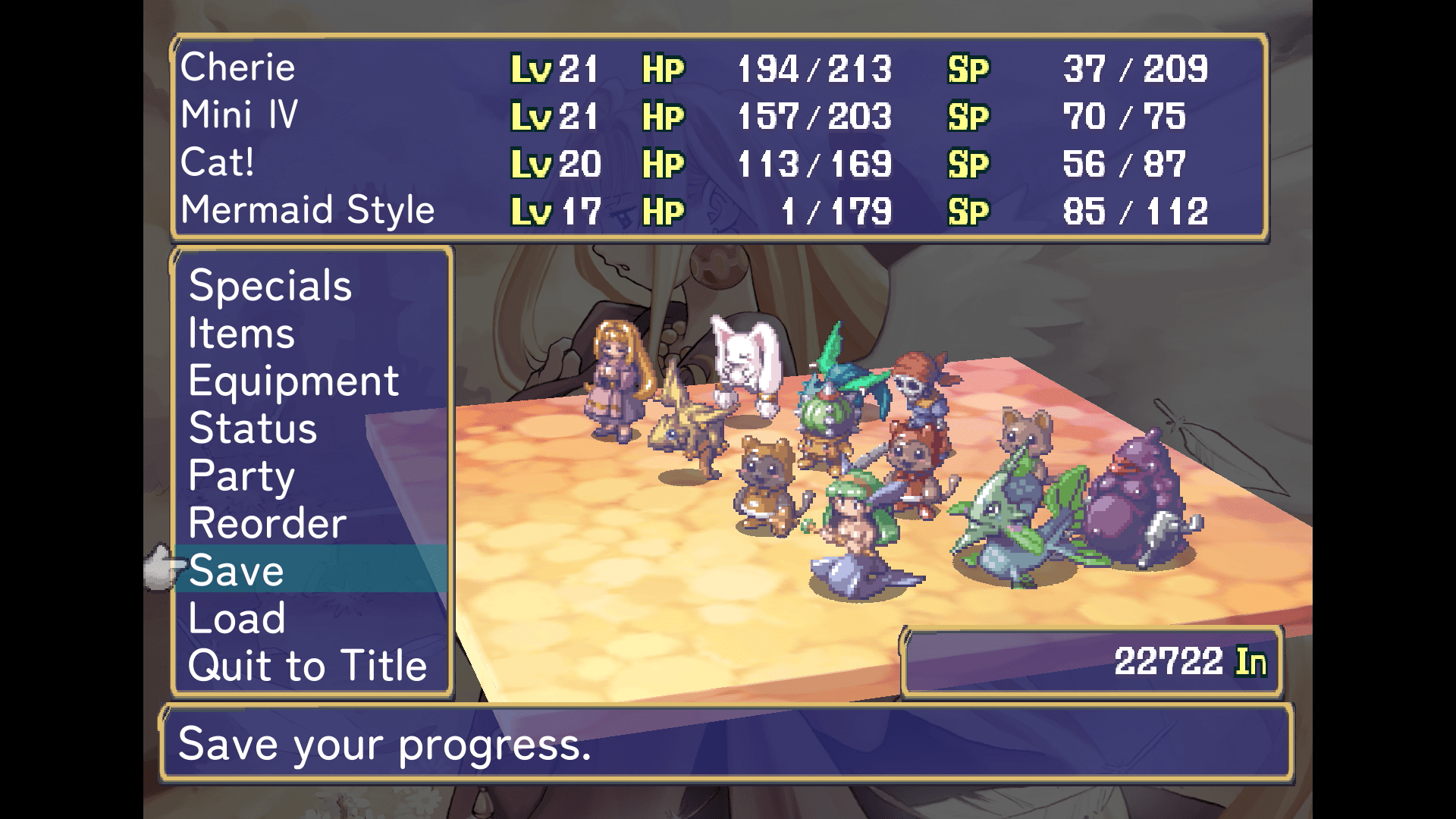
Task: Choose Save to save progress
Action: coord(237,570)
